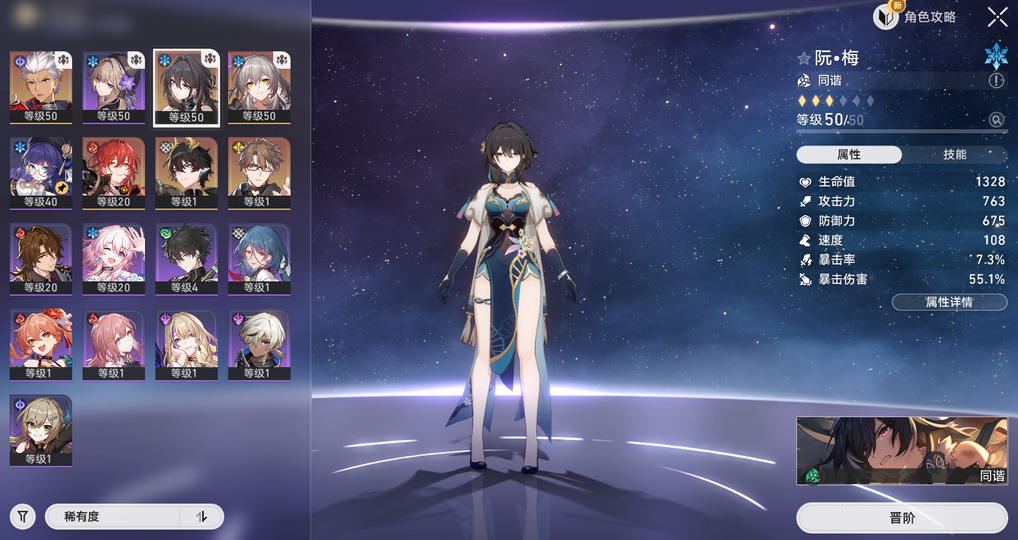Open 属性详情 attribute details
Screen dimensions: 1018x540
949,302
